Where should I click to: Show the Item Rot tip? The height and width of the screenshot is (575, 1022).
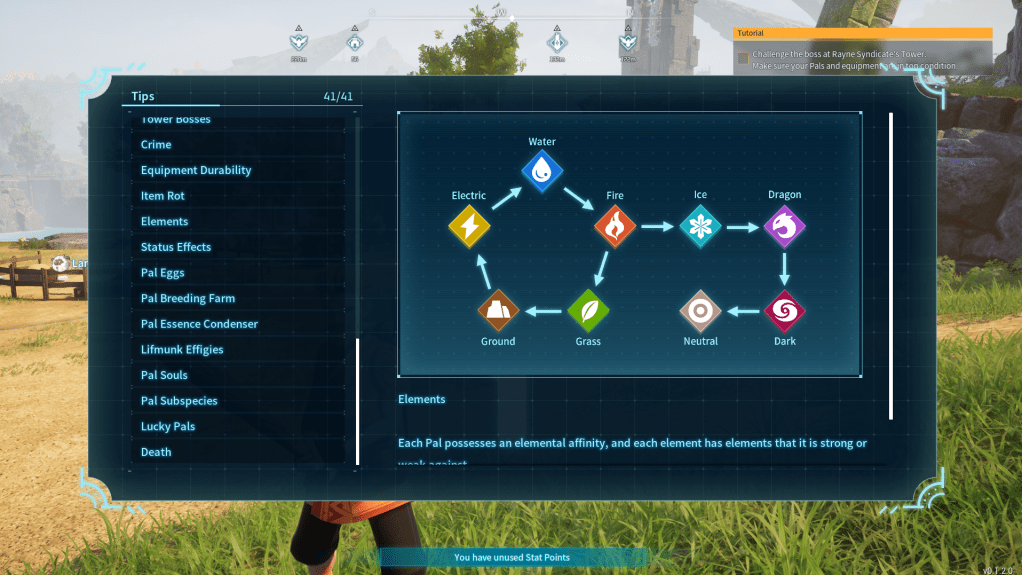(x=163, y=196)
